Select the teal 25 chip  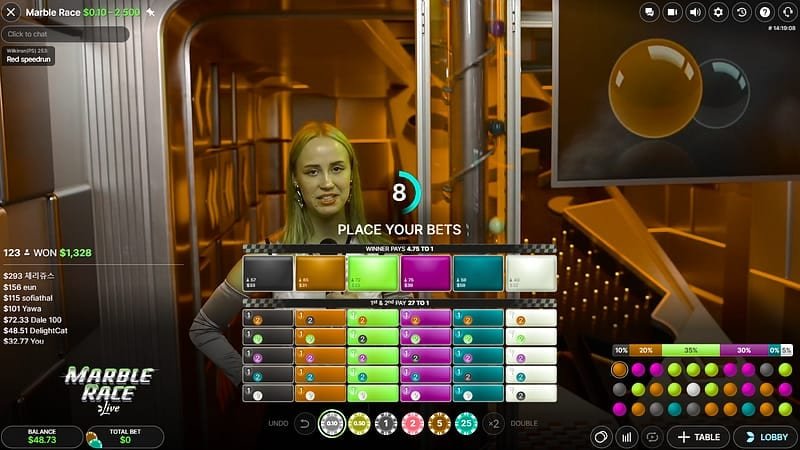pyautogui.click(x=465, y=423)
